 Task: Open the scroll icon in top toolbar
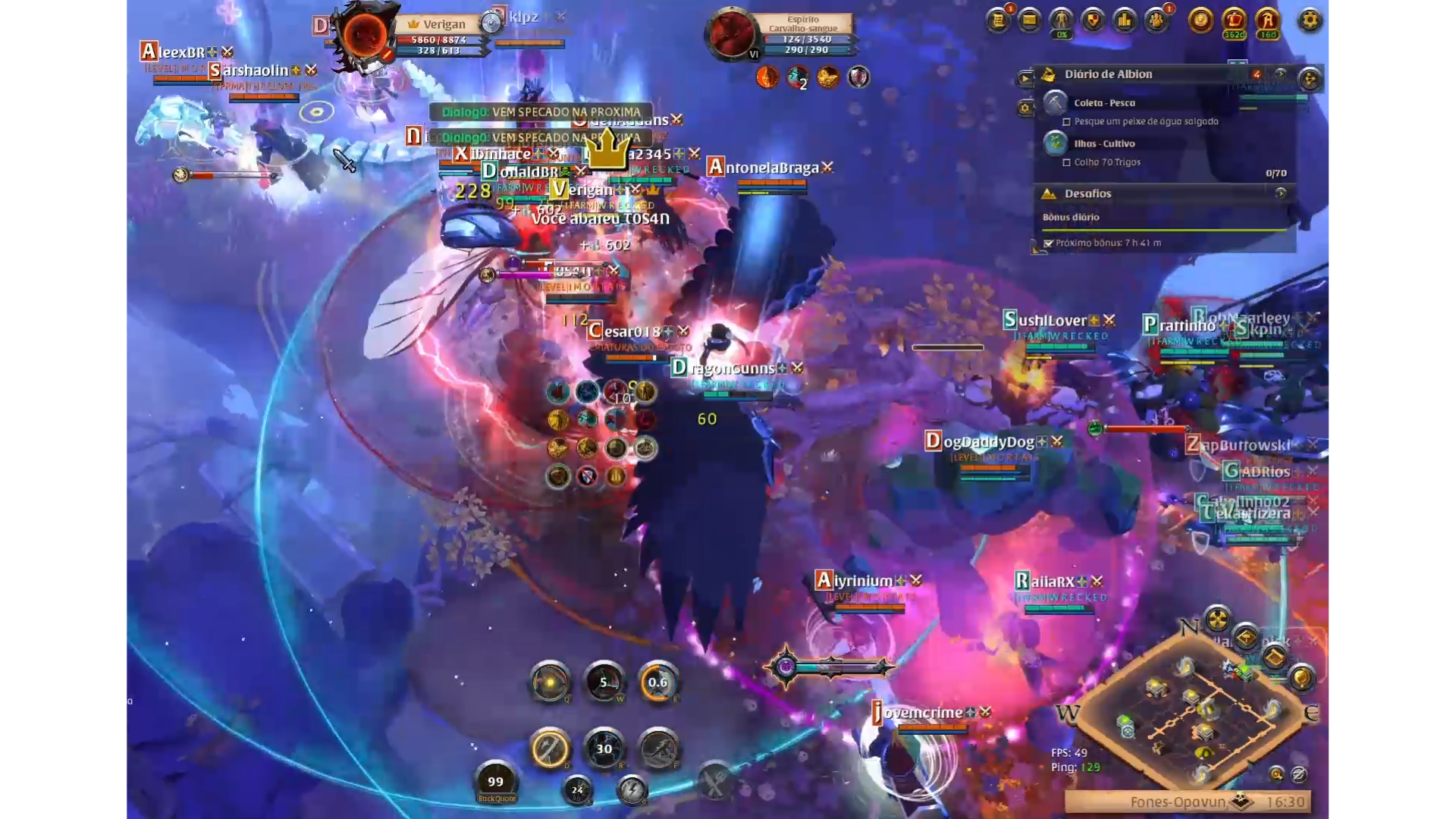point(998,20)
